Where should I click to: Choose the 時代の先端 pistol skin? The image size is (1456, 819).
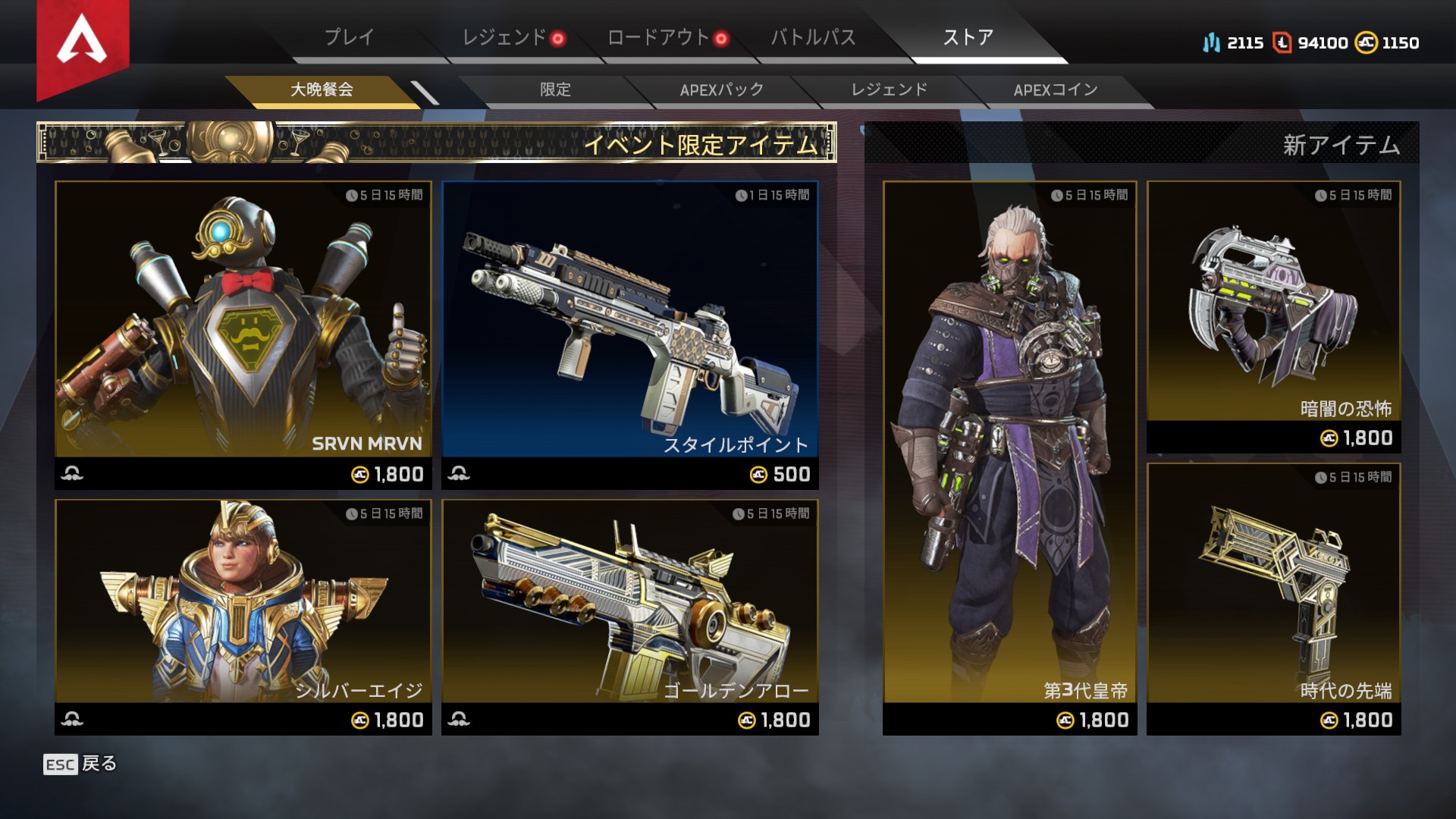(x=1273, y=598)
